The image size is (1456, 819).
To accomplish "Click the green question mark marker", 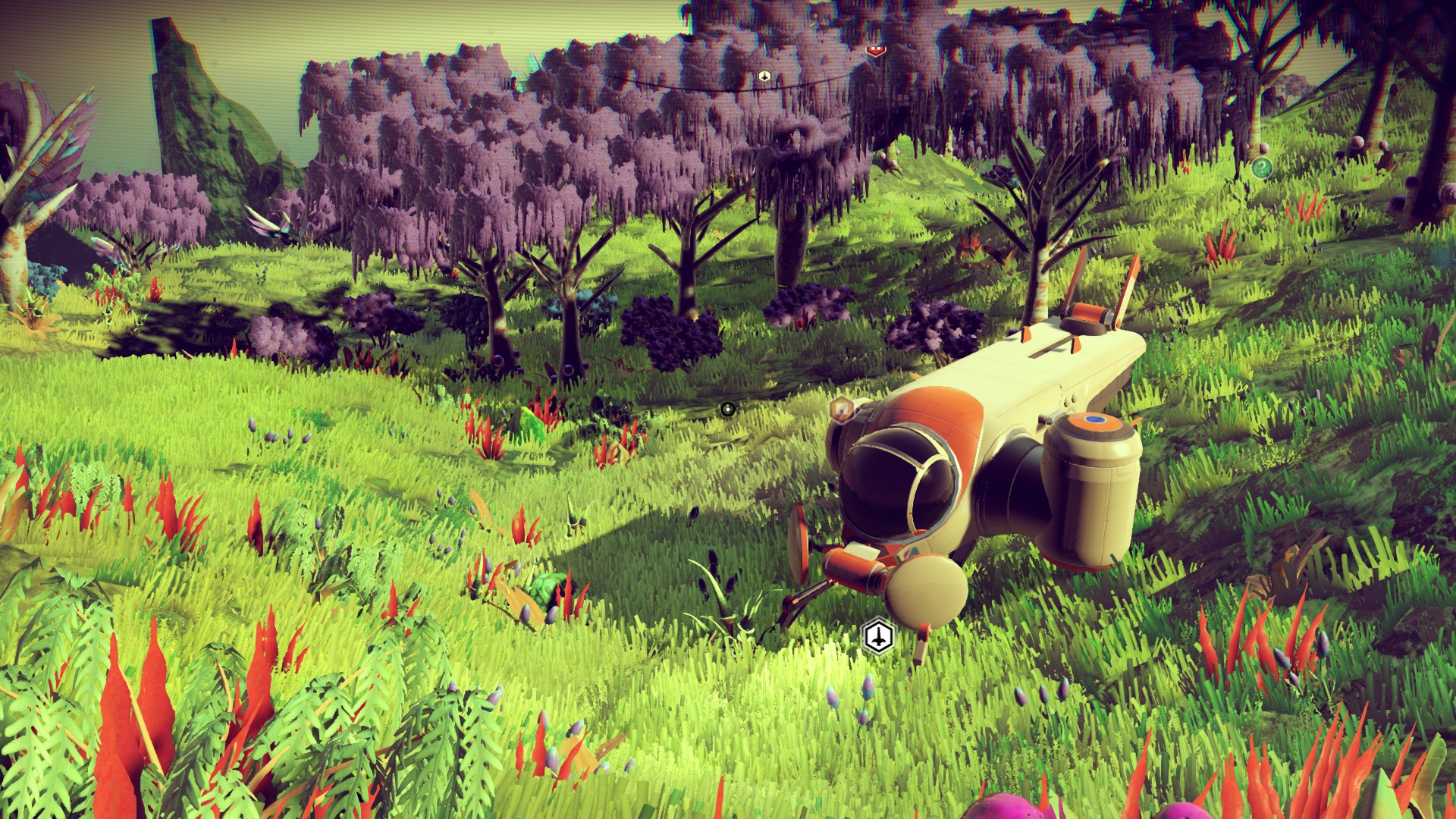I will click(x=1261, y=168).
